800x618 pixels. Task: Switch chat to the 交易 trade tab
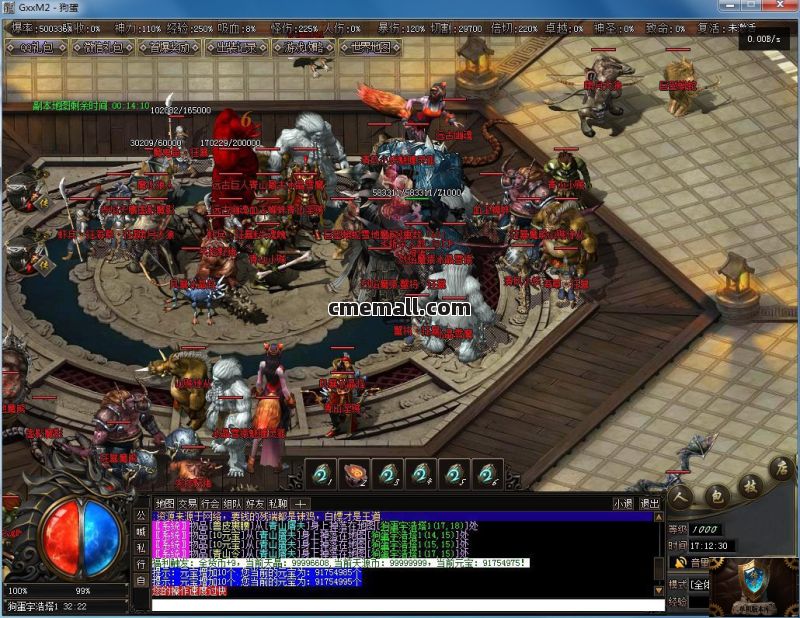click(x=187, y=503)
